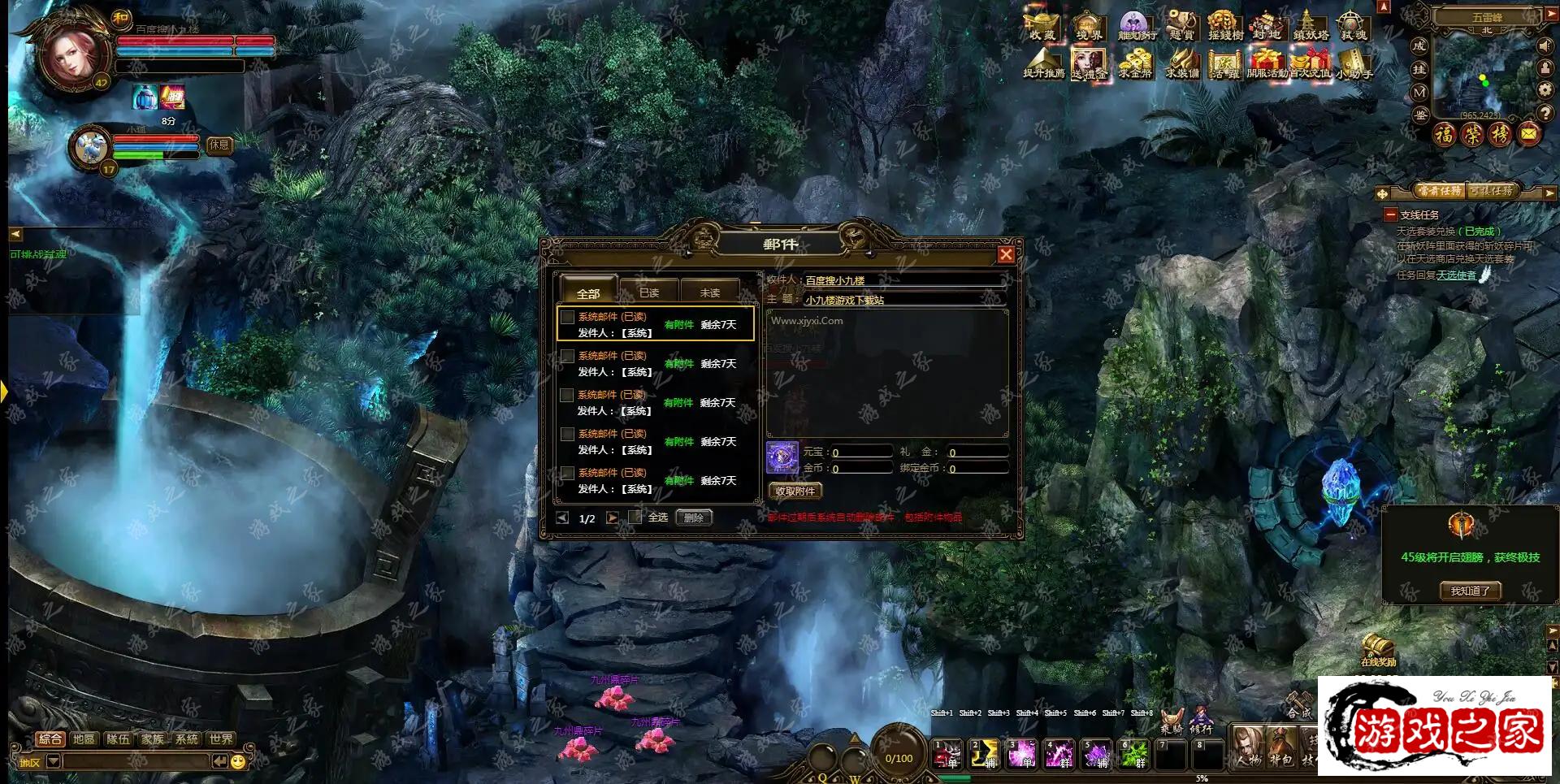Viewport: 1560px width, 784px height.
Task: Open the 镇妖塔 tower event icon
Action: pyautogui.click(x=1311, y=26)
